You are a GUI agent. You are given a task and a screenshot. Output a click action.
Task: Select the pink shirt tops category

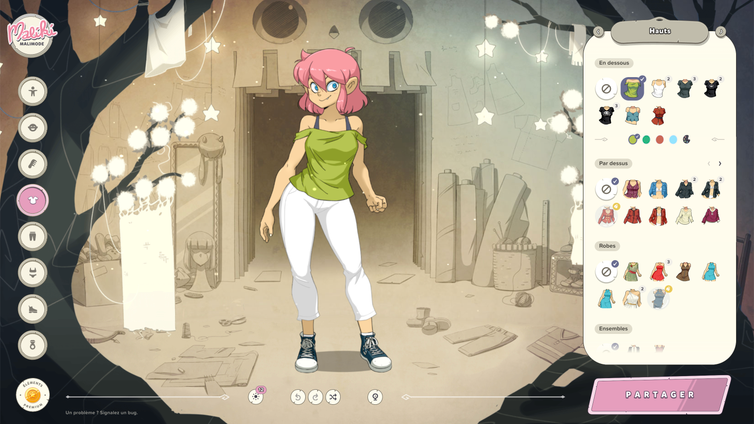point(33,200)
